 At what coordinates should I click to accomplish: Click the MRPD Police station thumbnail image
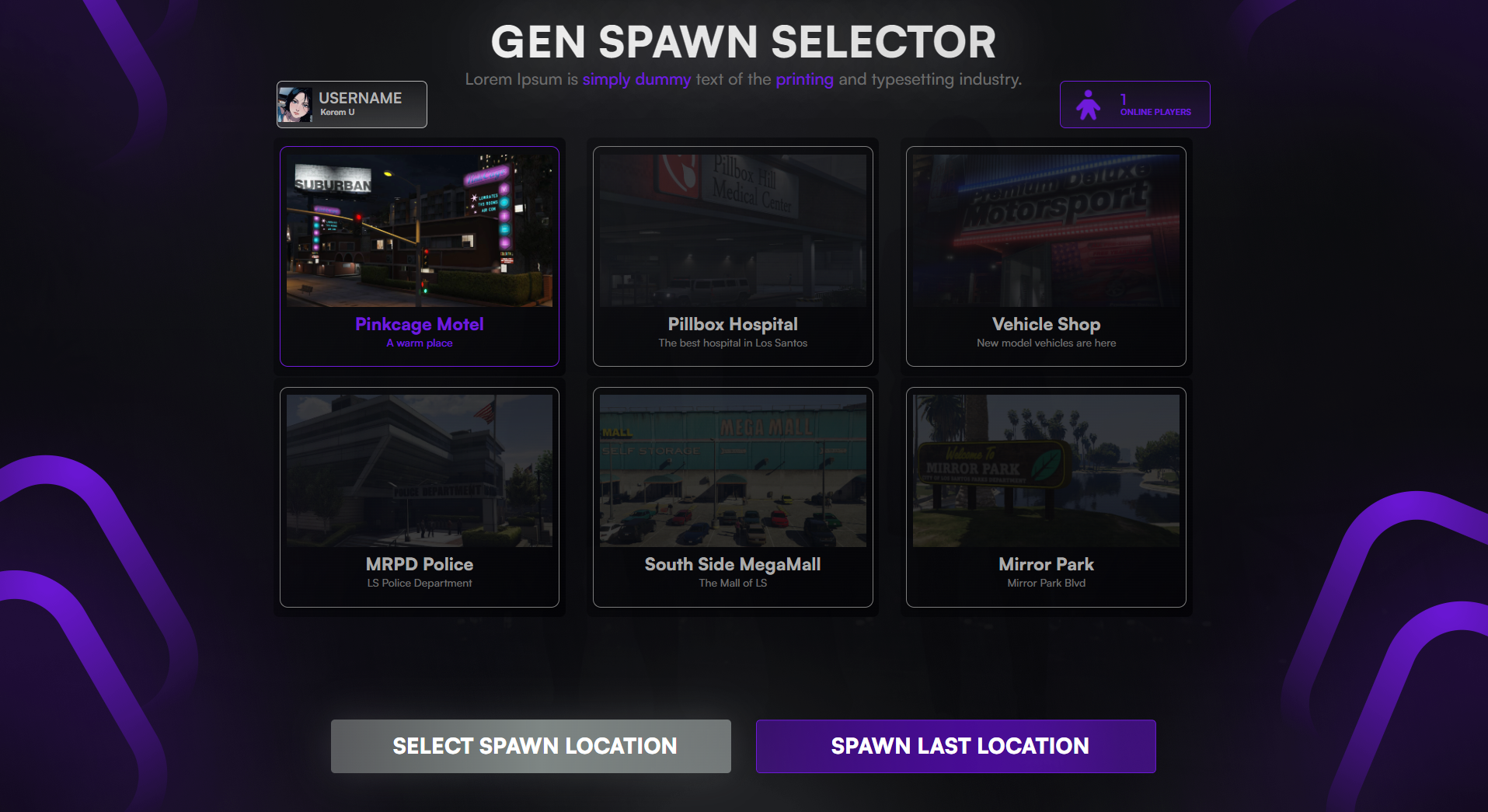(419, 469)
